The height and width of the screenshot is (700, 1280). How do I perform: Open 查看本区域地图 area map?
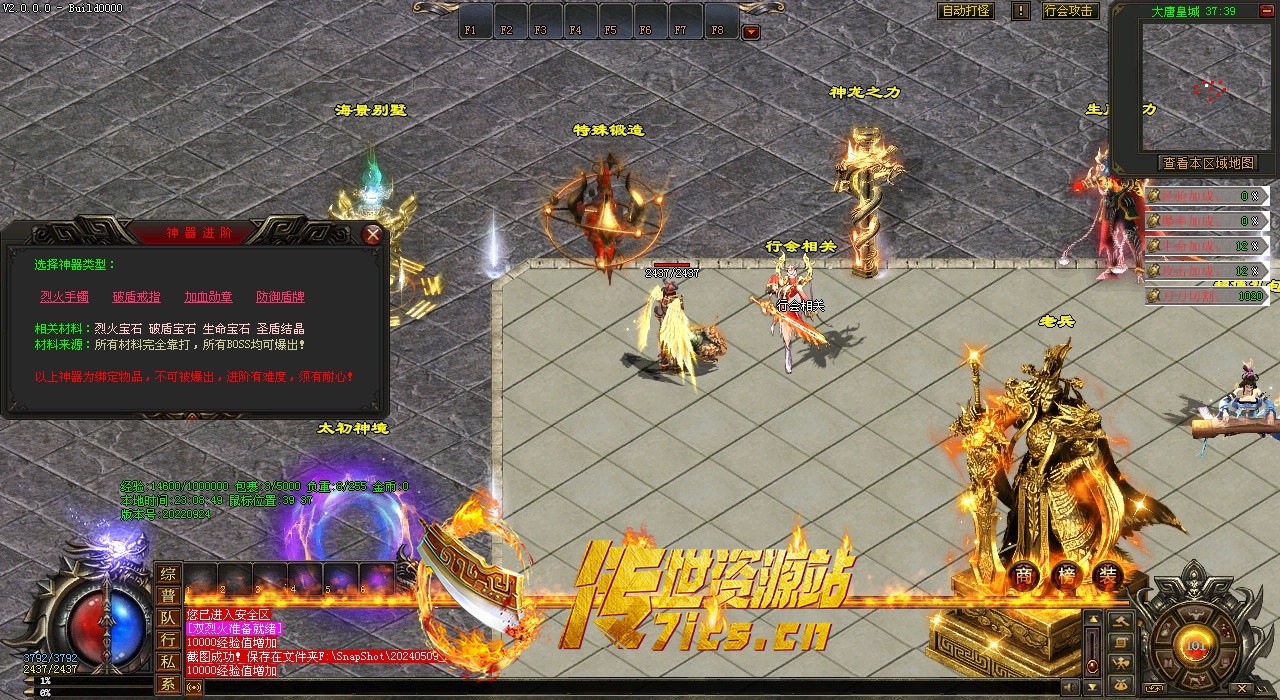click(x=1206, y=163)
